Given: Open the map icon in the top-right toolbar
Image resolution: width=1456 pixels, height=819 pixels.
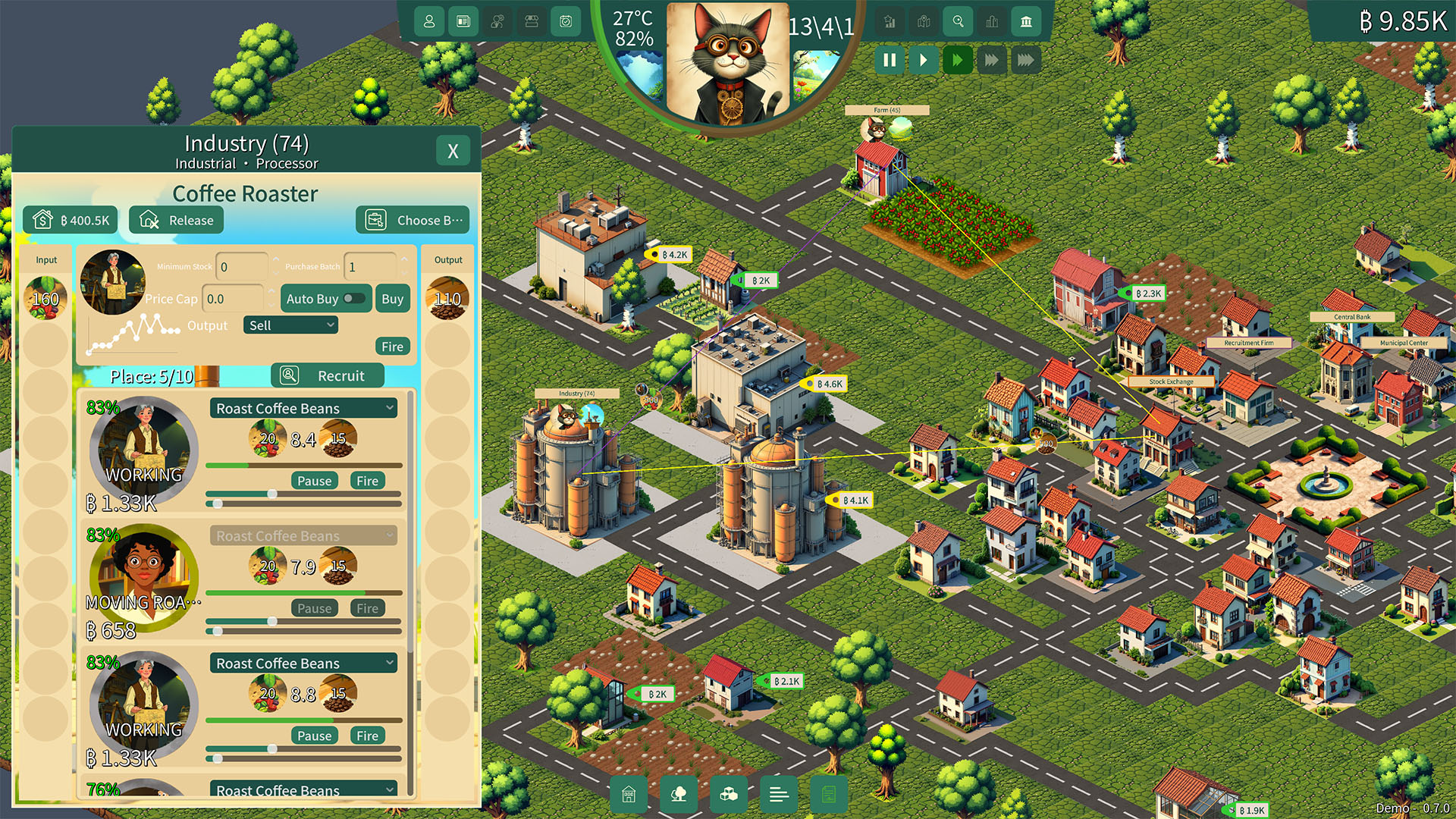Looking at the screenshot, I should [923, 21].
